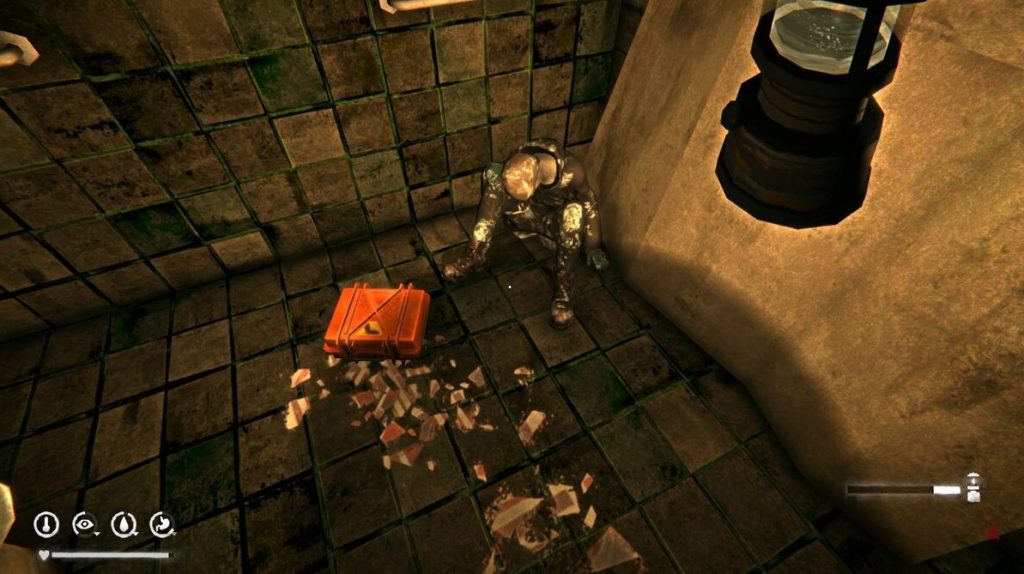Image resolution: width=1024 pixels, height=574 pixels.
Task: Select the lantern fuel icon
Action: (x=973, y=488)
